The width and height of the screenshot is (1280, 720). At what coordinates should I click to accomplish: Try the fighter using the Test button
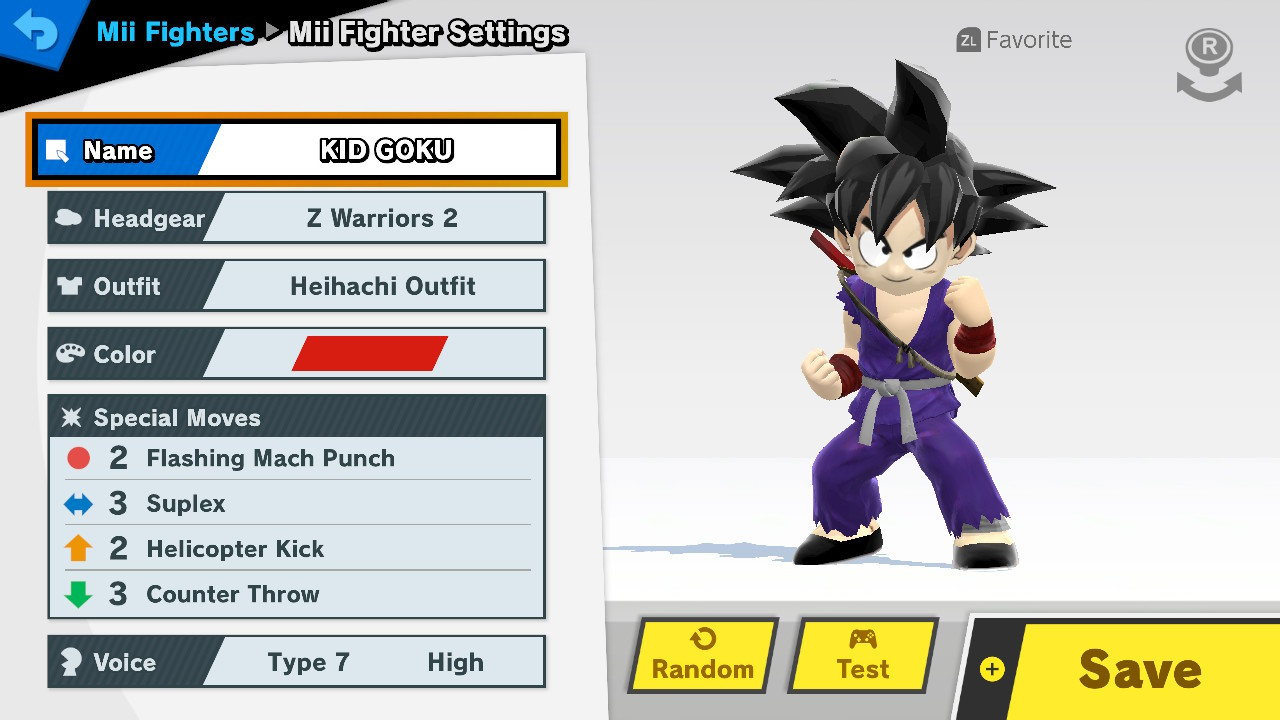[x=863, y=656]
